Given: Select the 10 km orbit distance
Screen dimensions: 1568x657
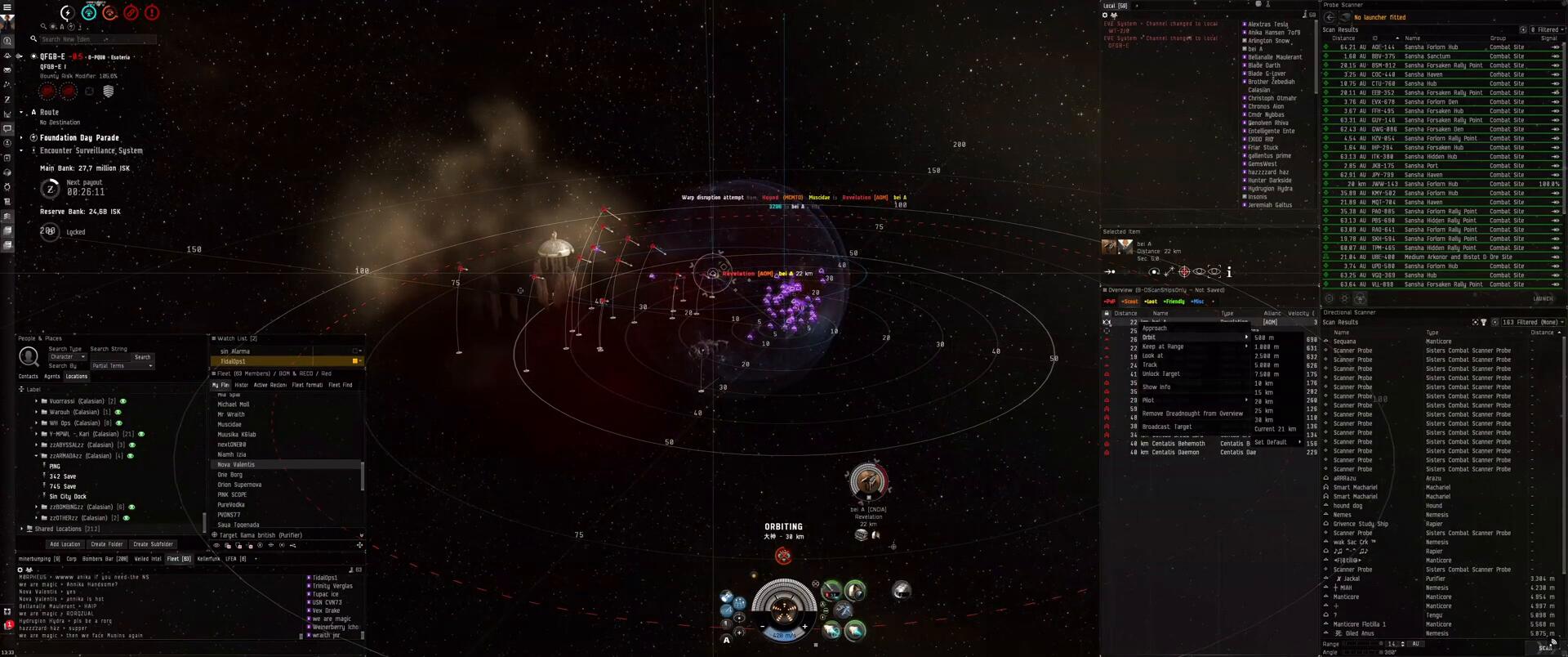Looking at the screenshot, I should (x=1263, y=383).
